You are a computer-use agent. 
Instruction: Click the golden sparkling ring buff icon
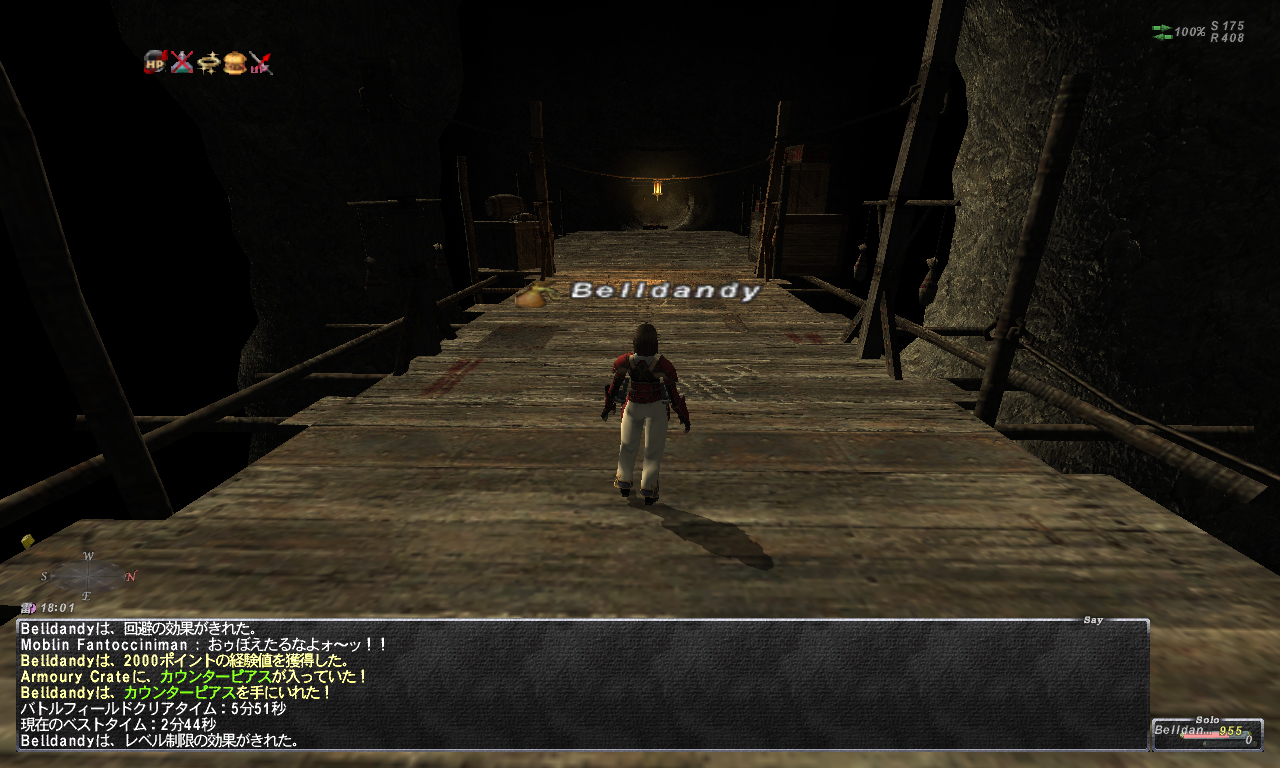[x=209, y=63]
